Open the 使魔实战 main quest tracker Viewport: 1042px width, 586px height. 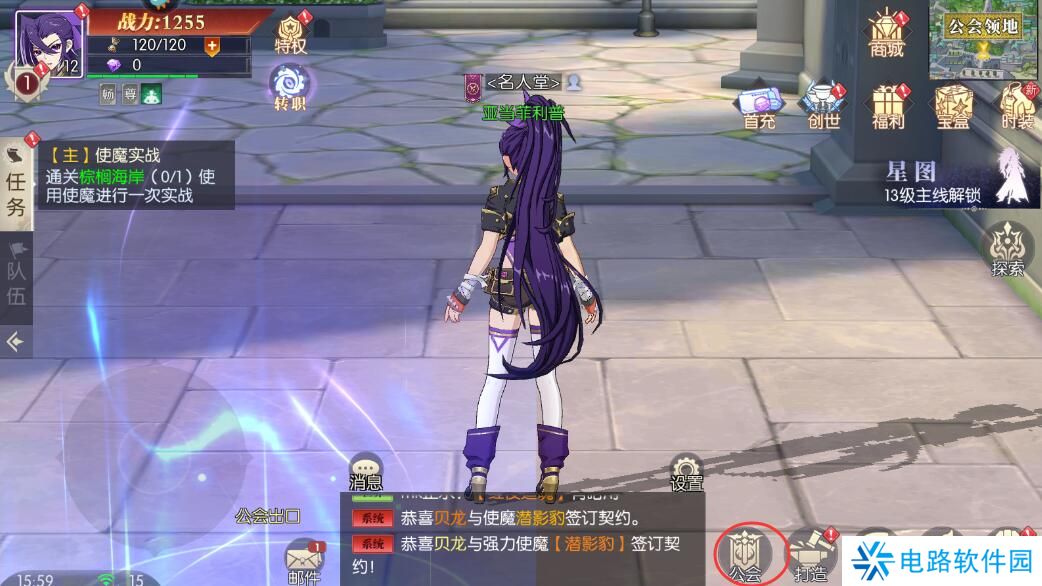click(134, 175)
